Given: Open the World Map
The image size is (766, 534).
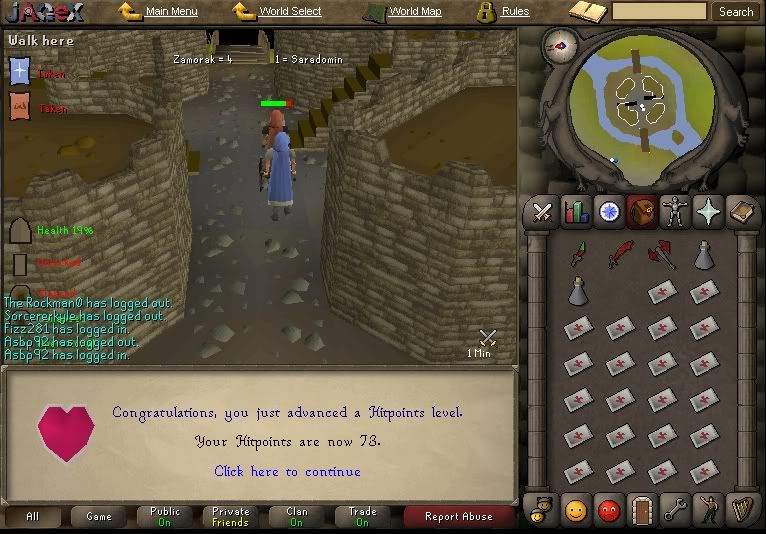Looking at the screenshot, I should tap(414, 12).
